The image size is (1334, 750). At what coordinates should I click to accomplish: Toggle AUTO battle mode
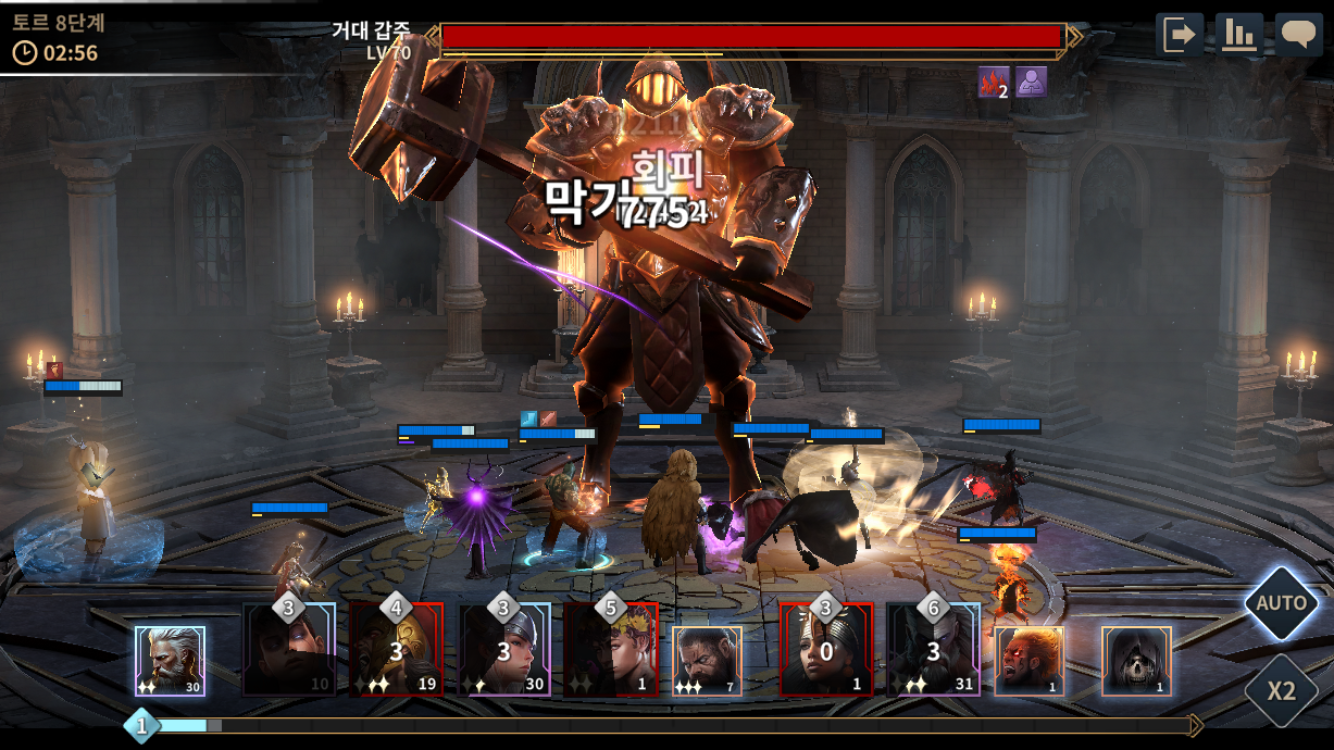(x=1281, y=603)
